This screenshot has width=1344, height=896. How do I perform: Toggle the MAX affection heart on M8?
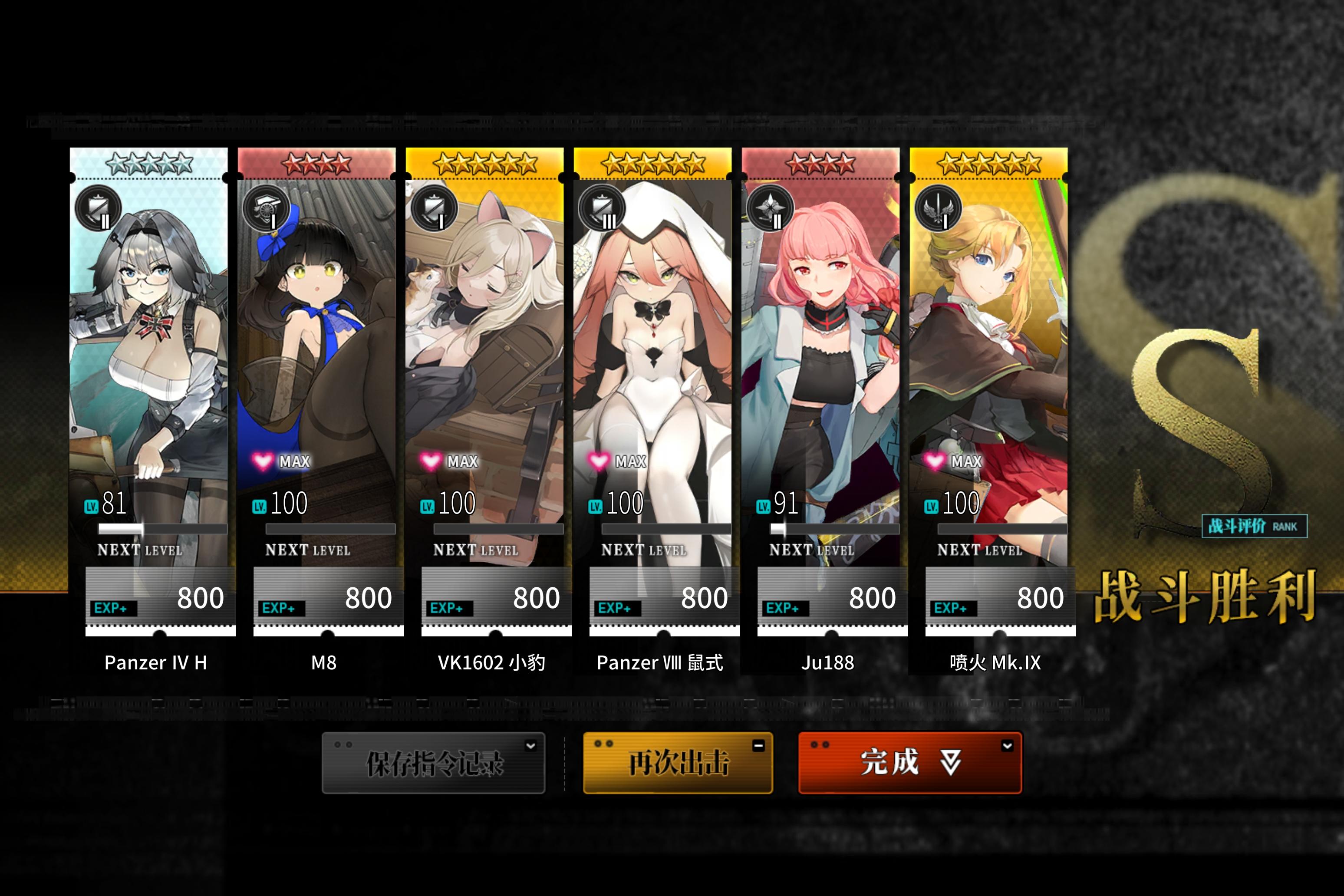point(263,461)
